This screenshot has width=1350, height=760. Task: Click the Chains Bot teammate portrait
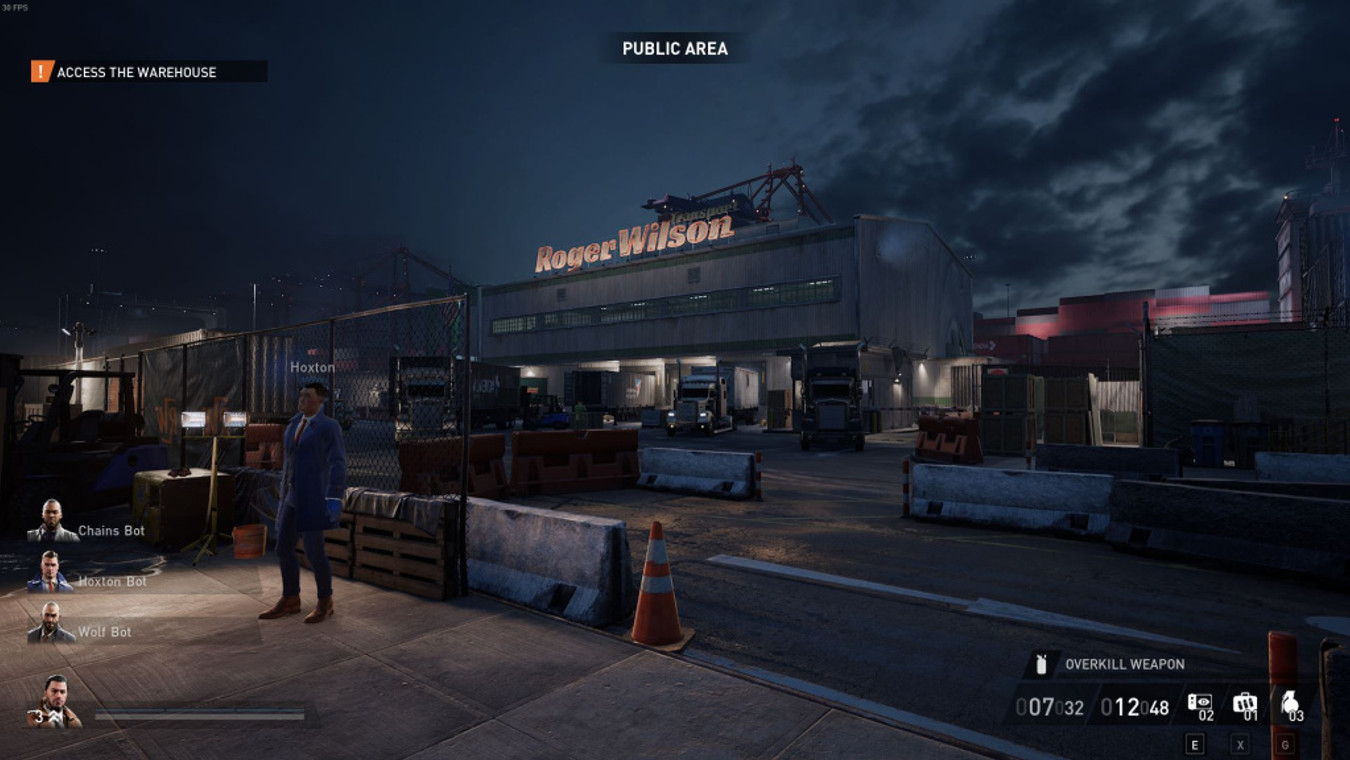(x=52, y=521)
